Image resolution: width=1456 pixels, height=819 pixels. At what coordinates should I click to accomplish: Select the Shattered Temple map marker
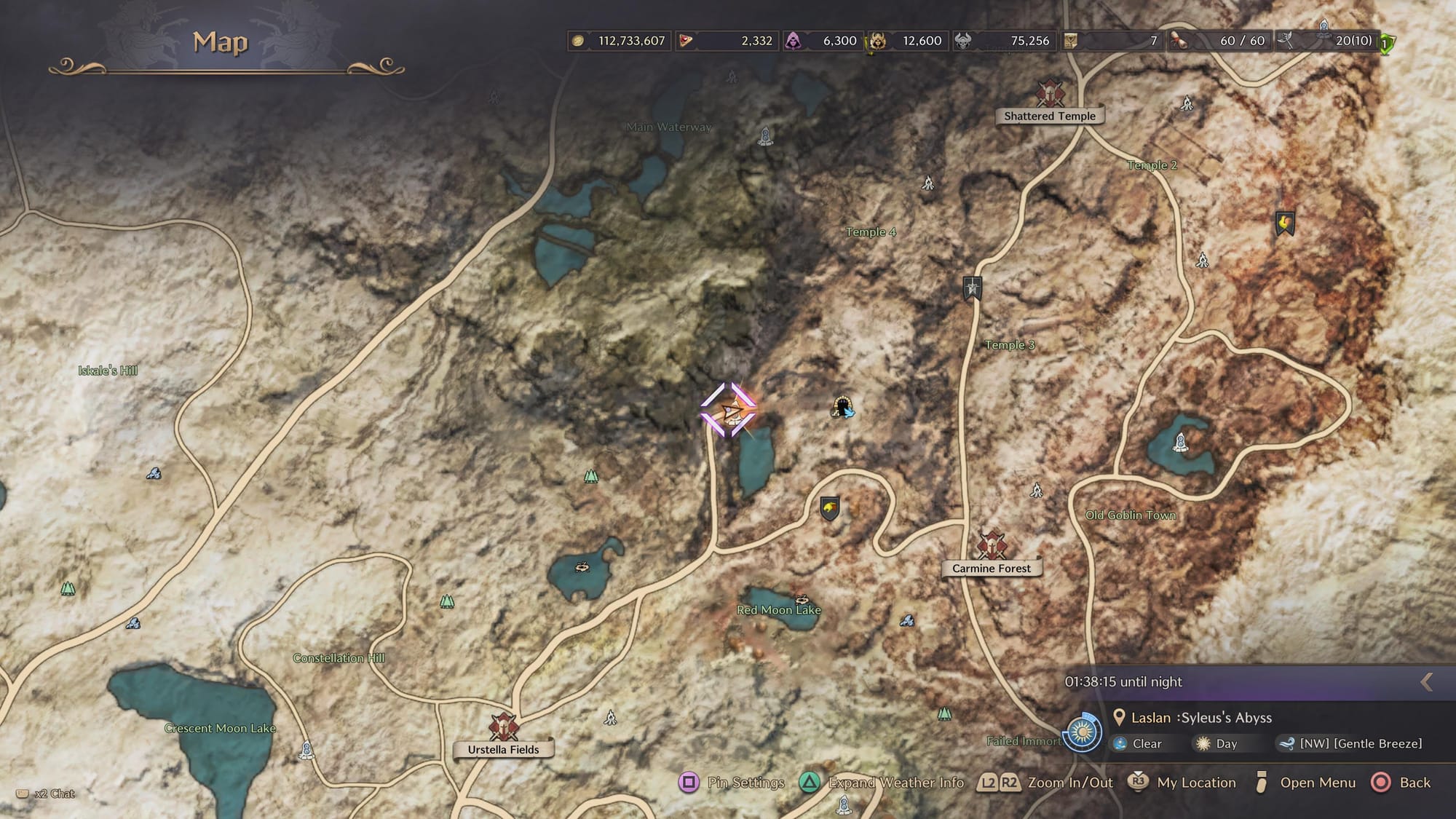tap(1050, 95)
